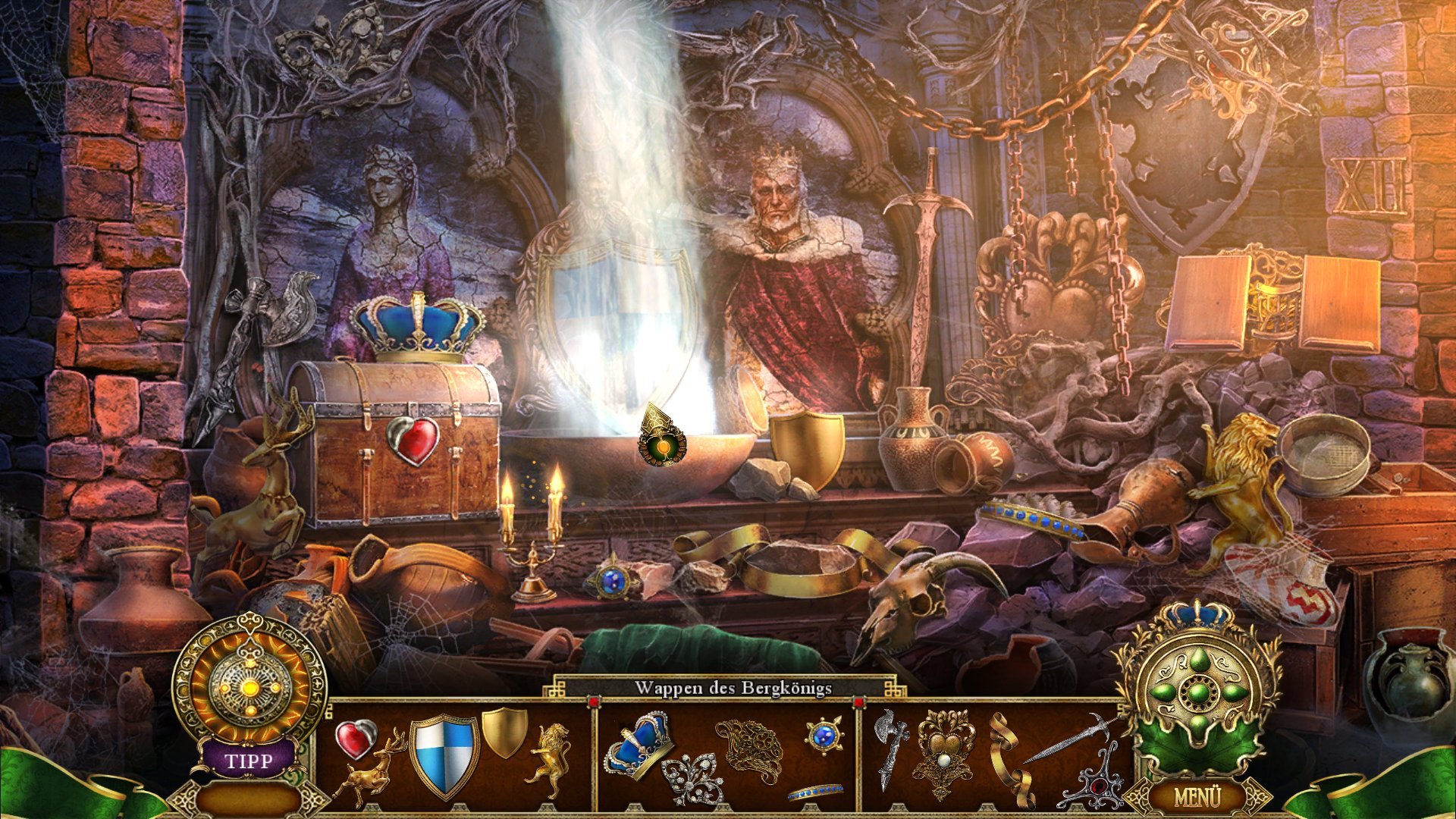The width and height of the screenshot is (1456, 819).
Task: Select the red heart in the item bar
Action: 356,738
